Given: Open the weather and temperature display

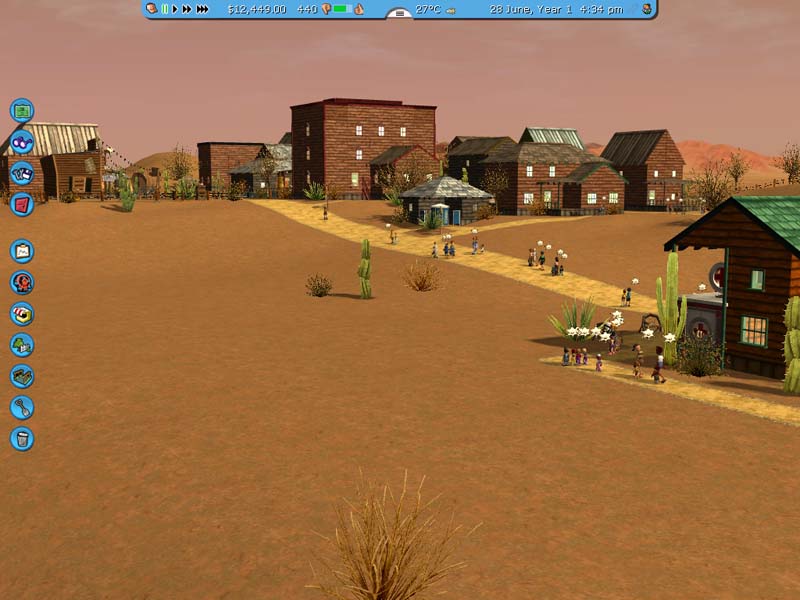Looking at the screenshot, I should (x=428, y=9).
